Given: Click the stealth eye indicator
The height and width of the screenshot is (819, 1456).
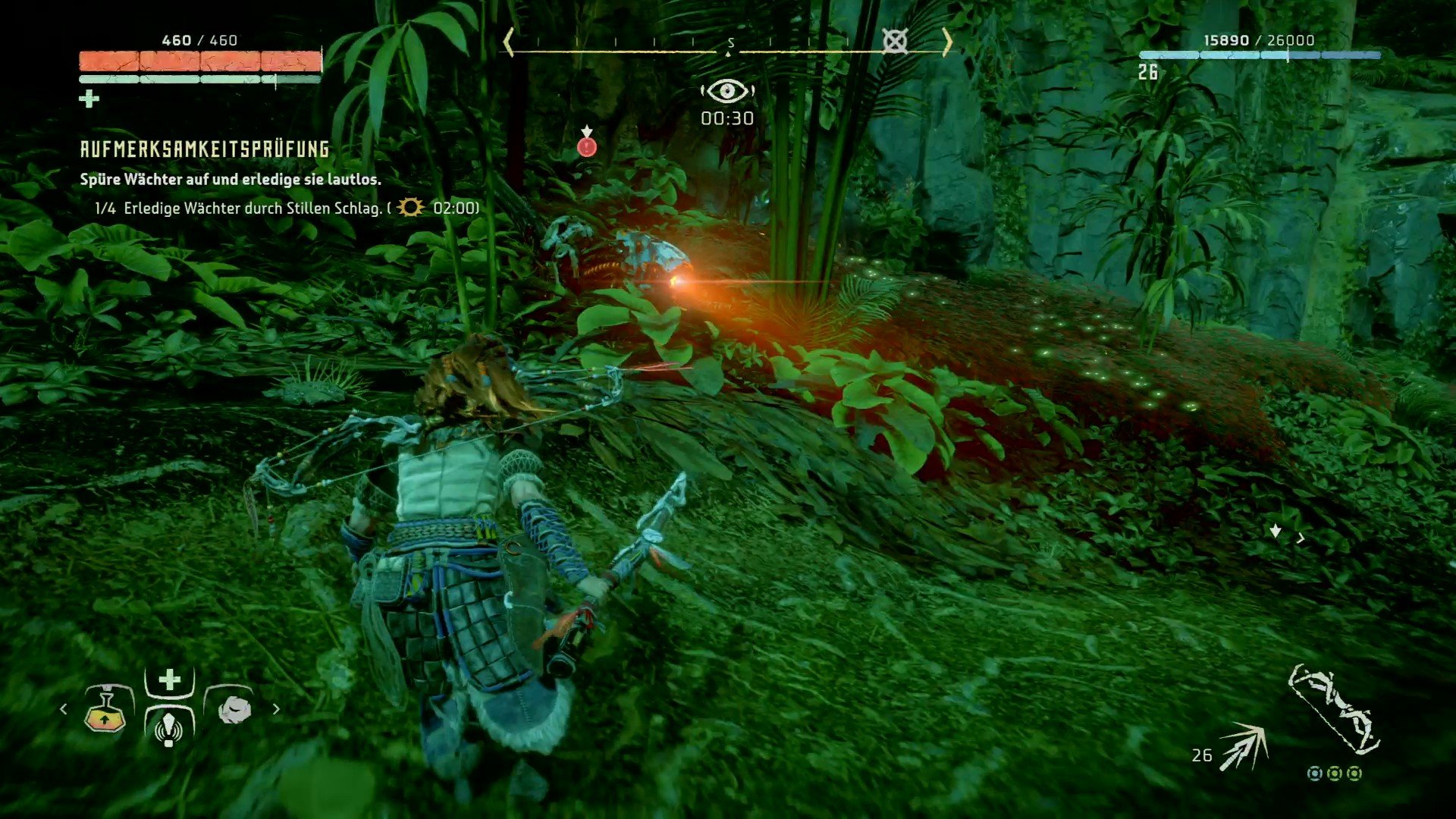Looking at the screenshot, I should [x=727, y=92].
